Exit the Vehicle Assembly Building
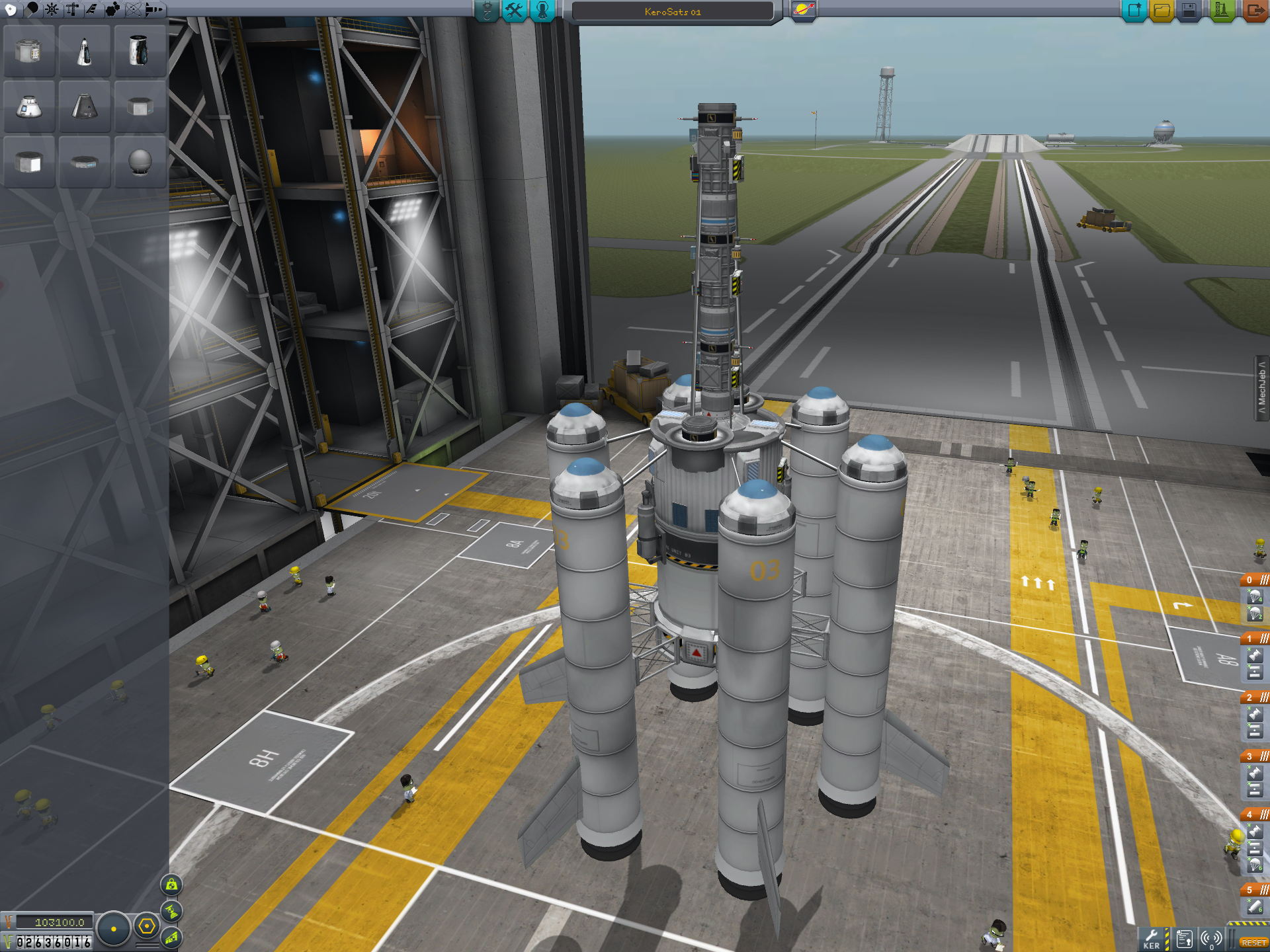This screenshot has height=952, width=1270. [x=1254, y=11]
